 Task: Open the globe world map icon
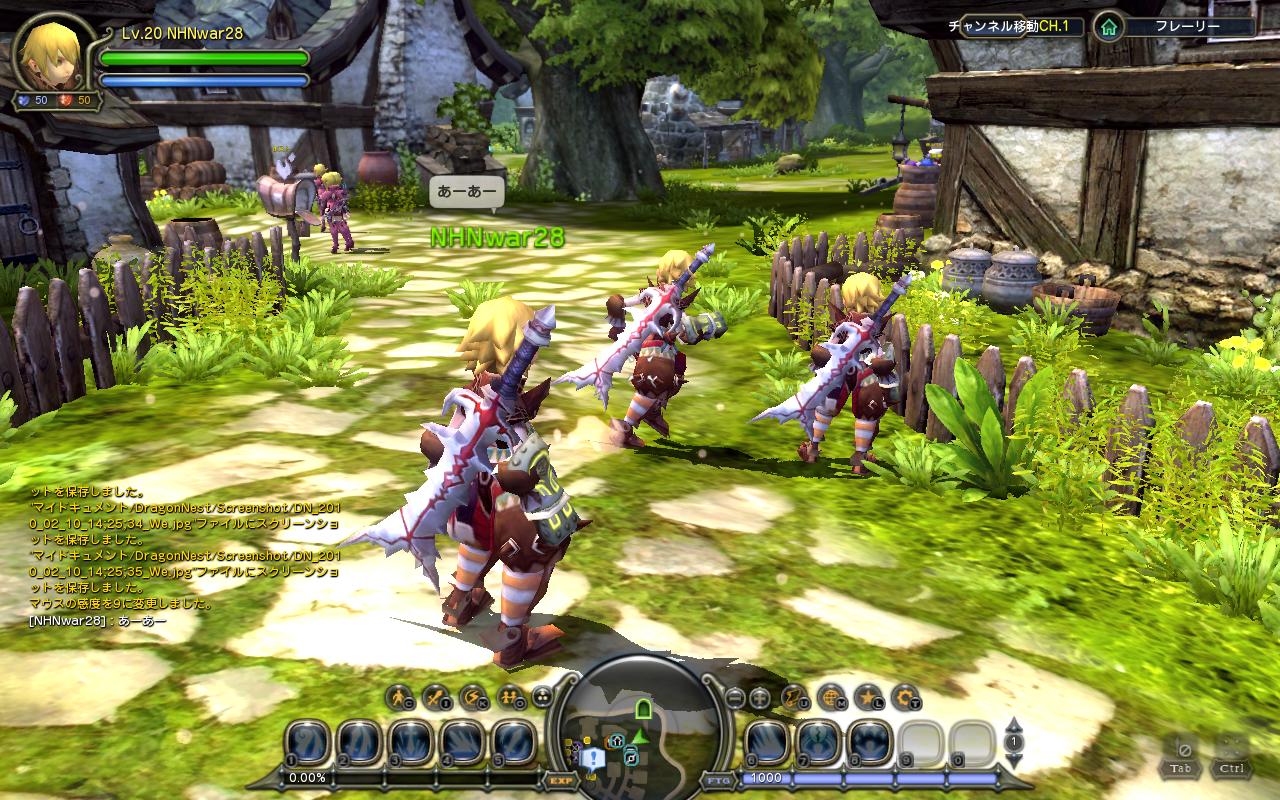coord(830,696)
